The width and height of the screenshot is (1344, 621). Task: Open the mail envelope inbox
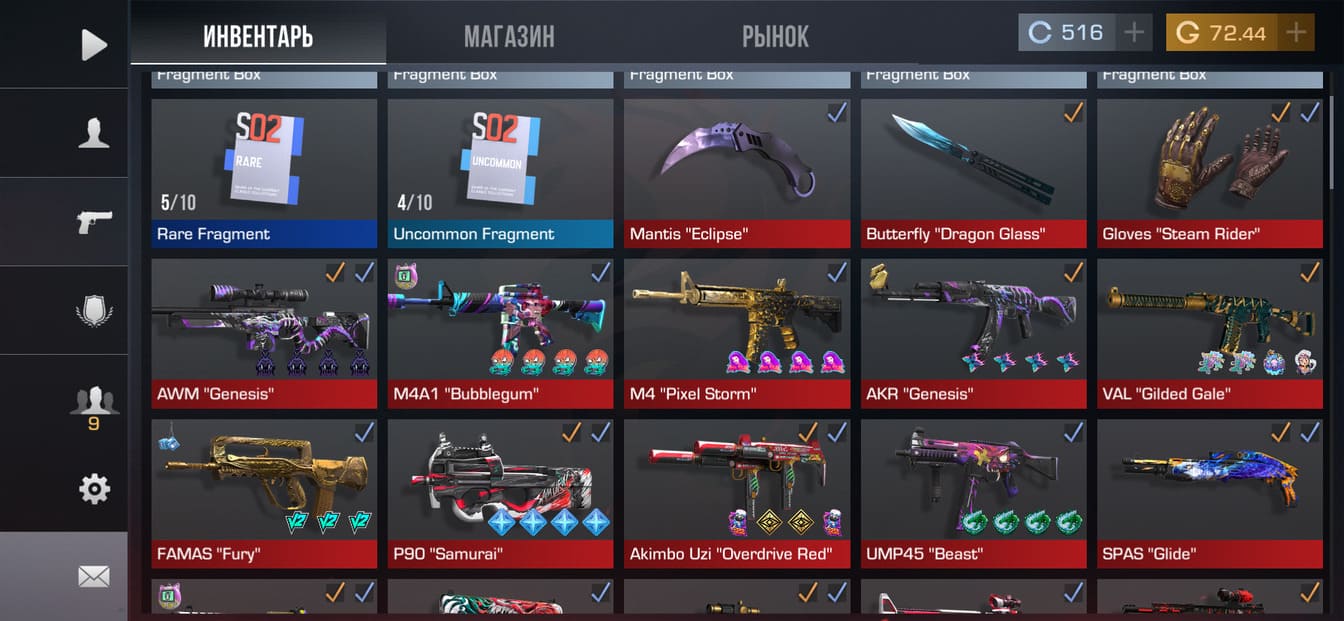pos(93,576)
